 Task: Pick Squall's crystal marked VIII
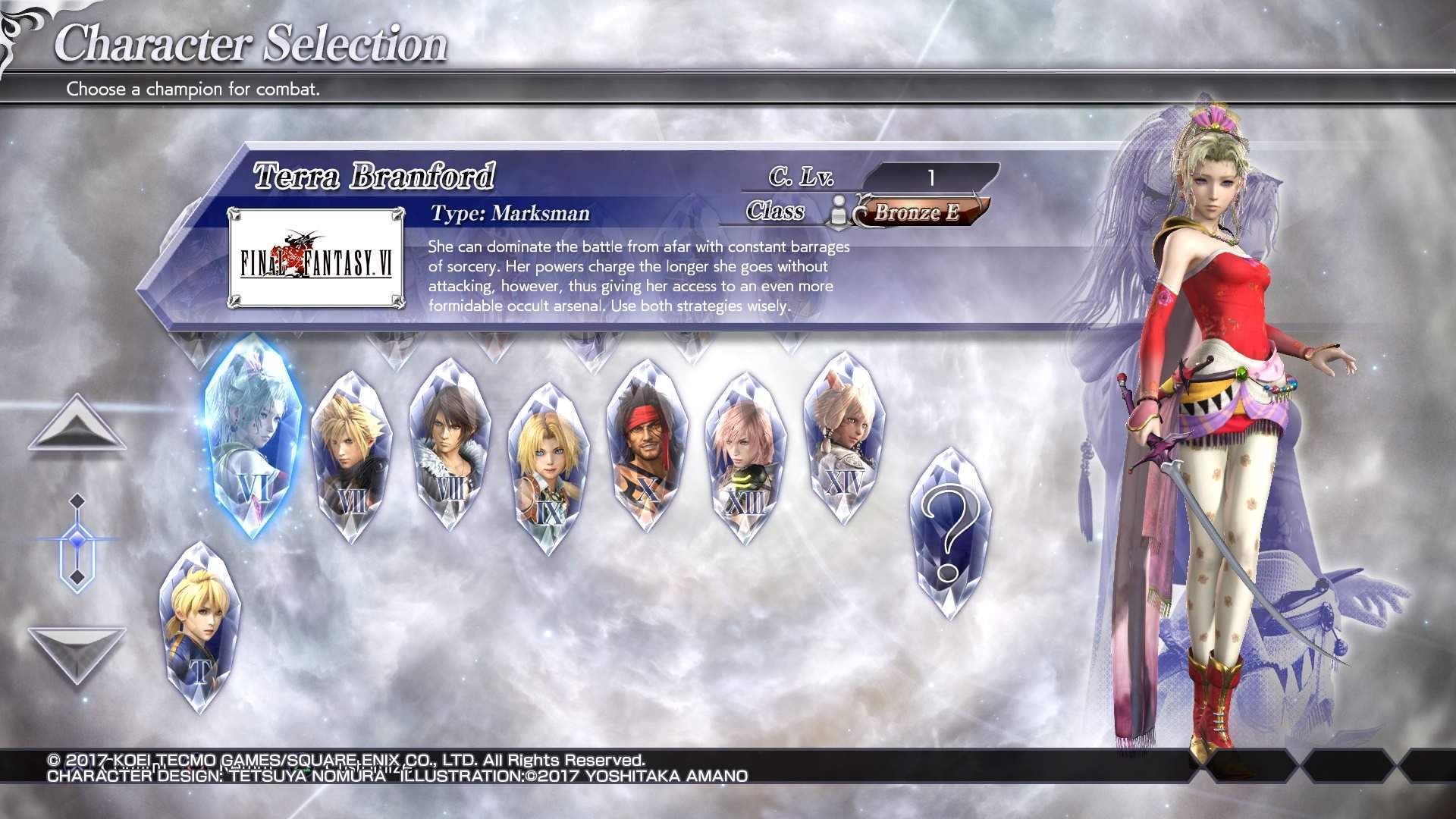point(450,444)
